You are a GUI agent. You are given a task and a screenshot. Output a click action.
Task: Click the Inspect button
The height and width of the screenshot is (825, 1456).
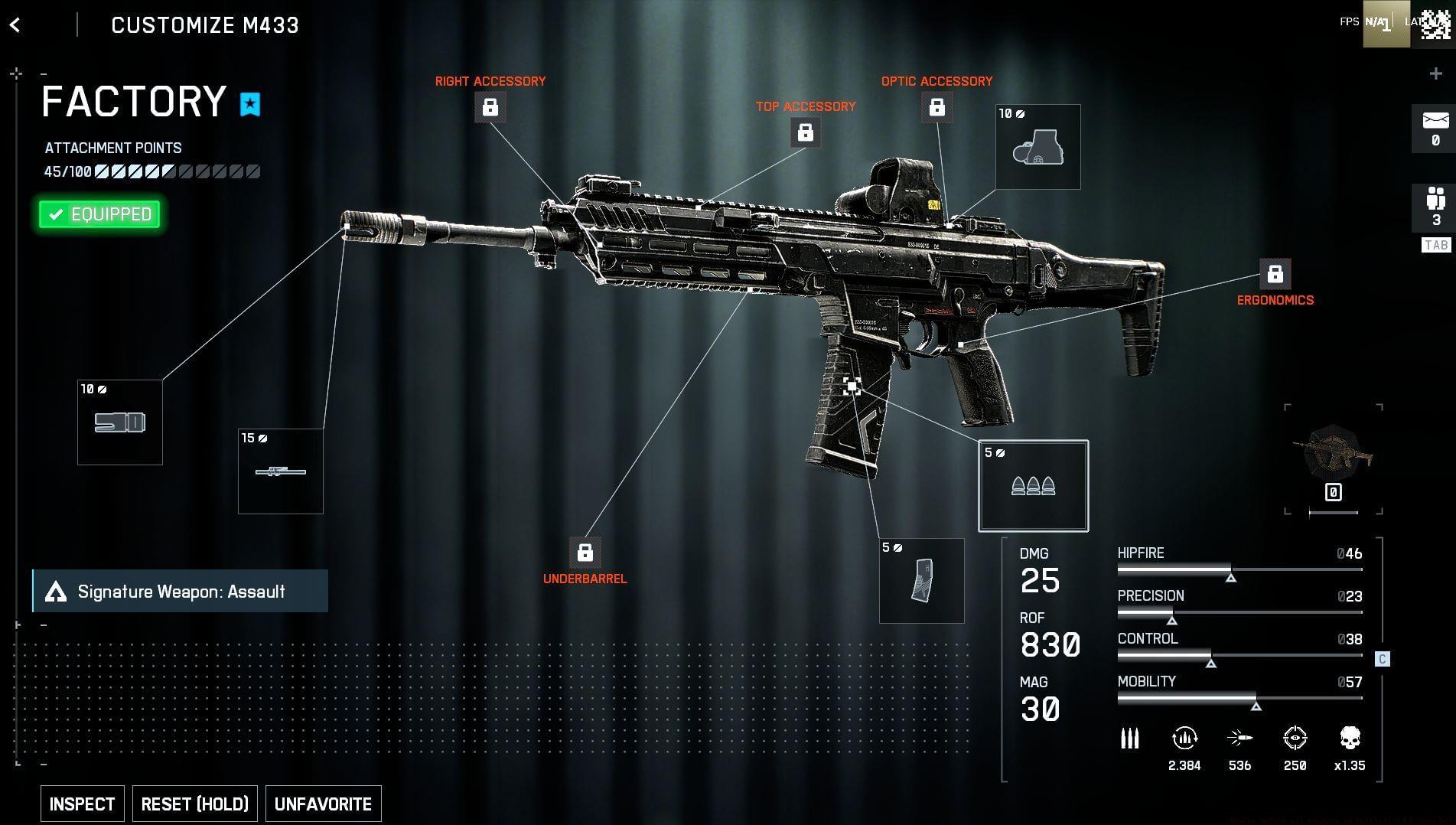82,804
